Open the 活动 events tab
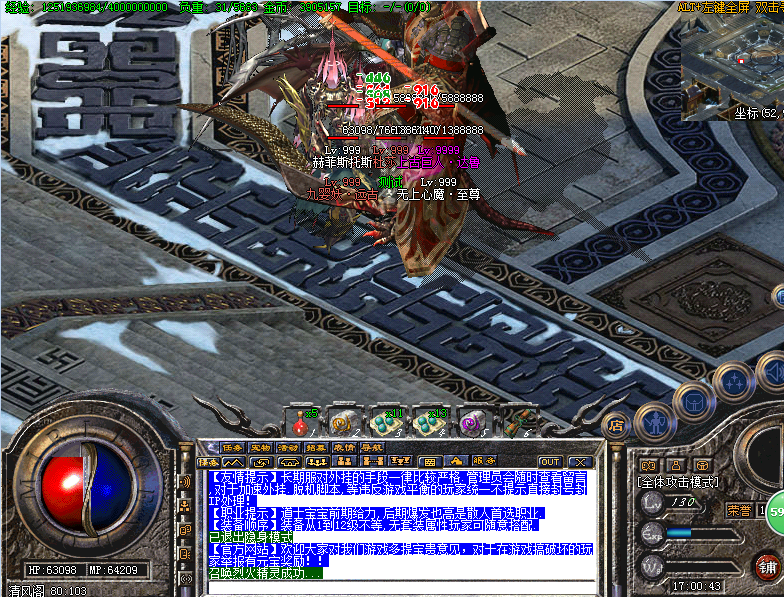 tap(288, 447)
